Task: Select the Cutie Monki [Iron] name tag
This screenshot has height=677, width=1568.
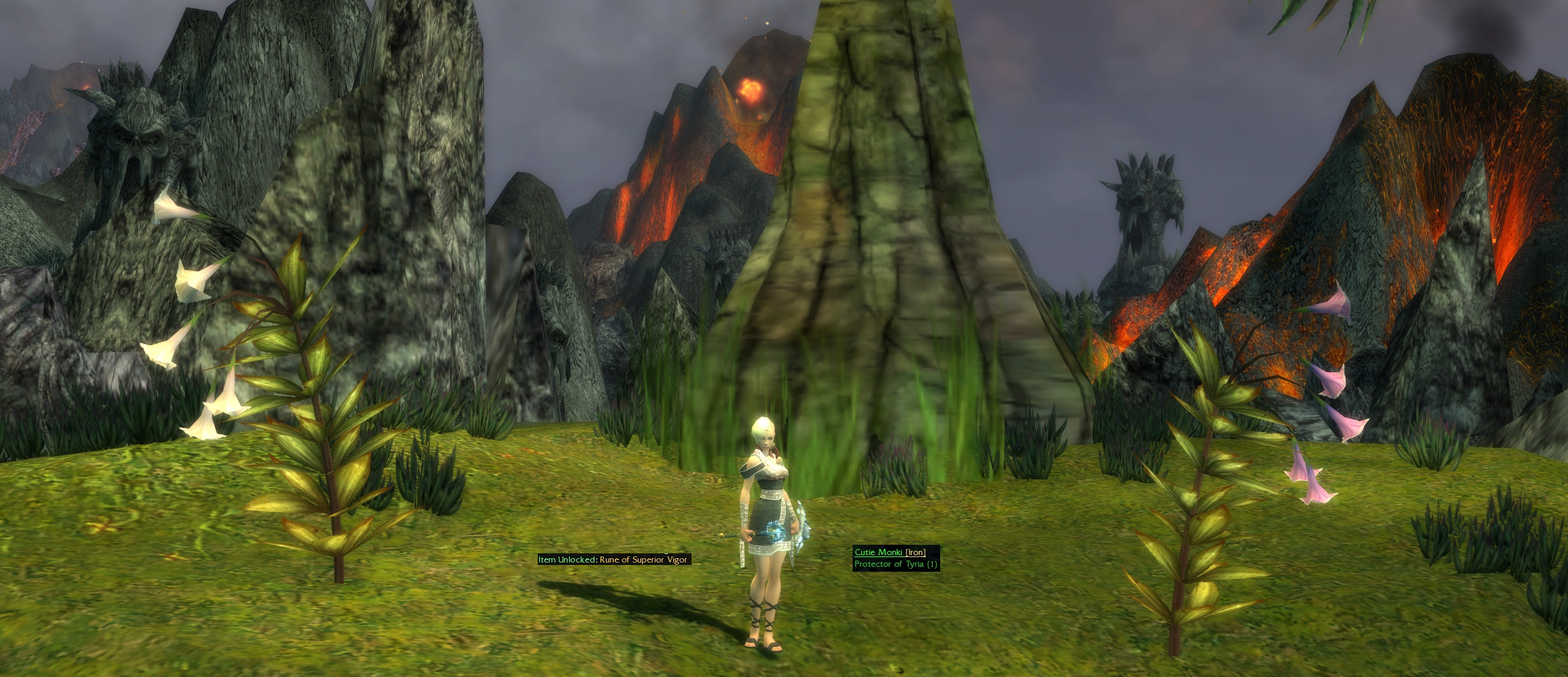Action: click(x=889, y=552)
